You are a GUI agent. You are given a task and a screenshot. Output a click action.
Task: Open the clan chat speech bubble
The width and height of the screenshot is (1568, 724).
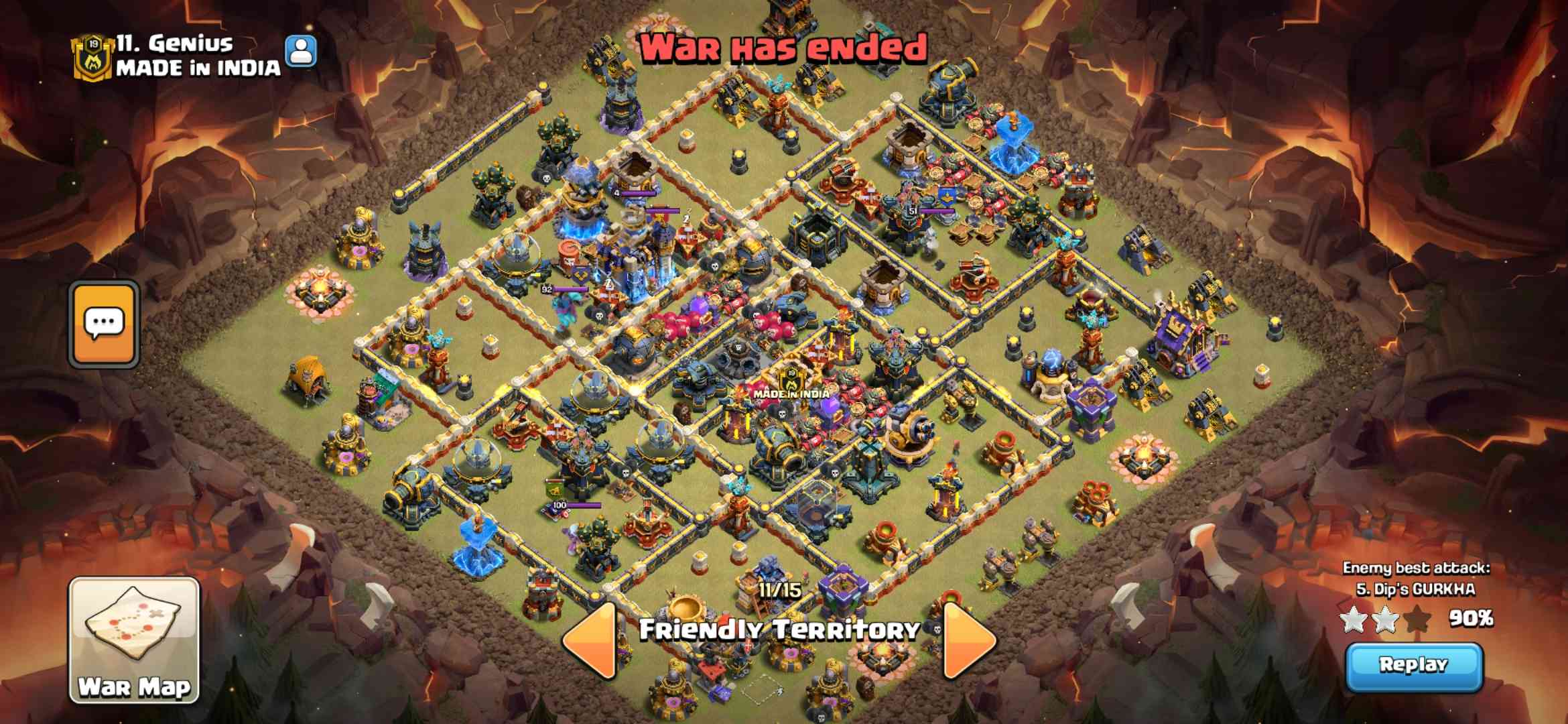coord(104,324)
